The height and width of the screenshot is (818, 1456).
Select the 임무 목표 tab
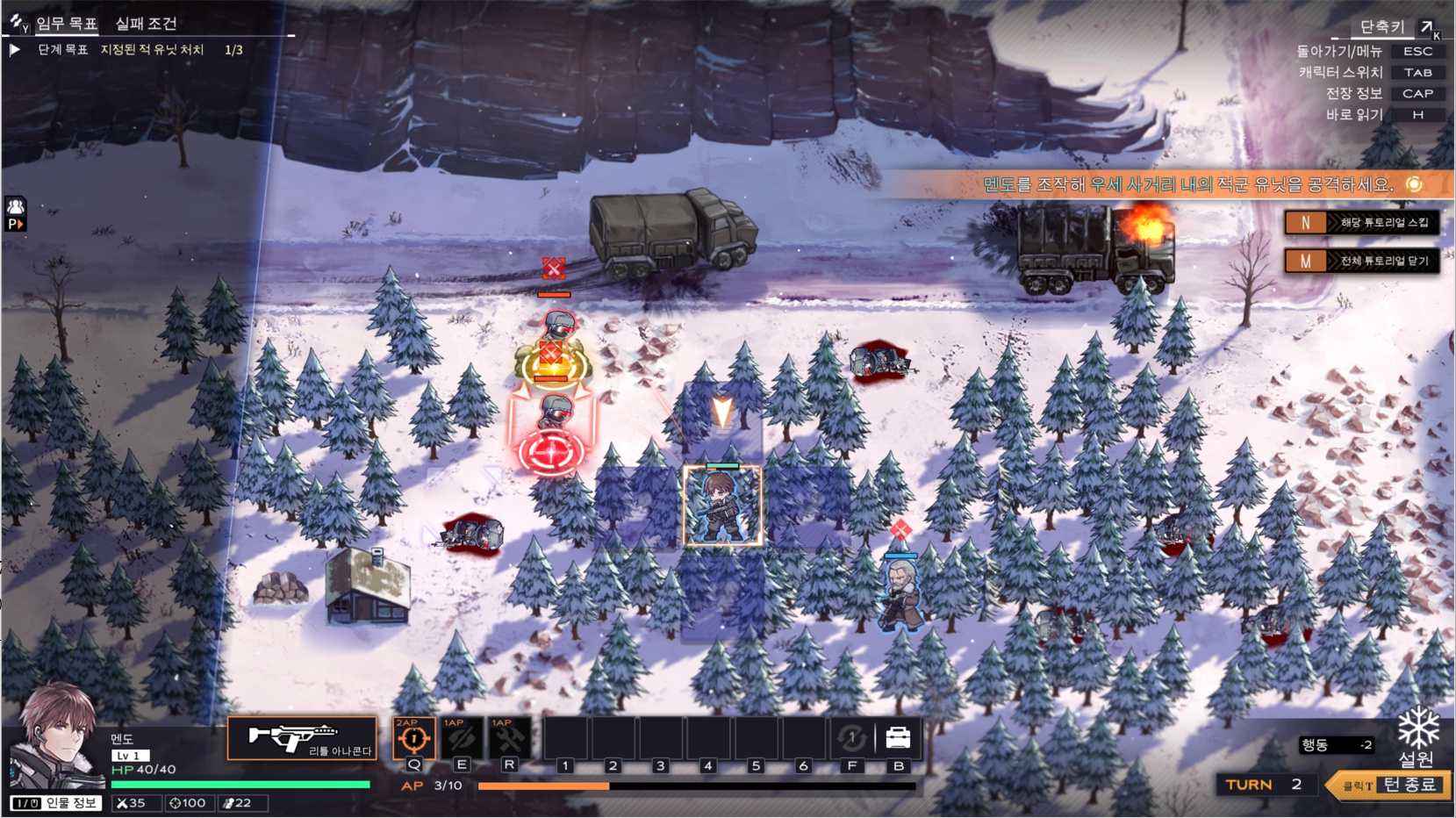[x=67, y=24]
